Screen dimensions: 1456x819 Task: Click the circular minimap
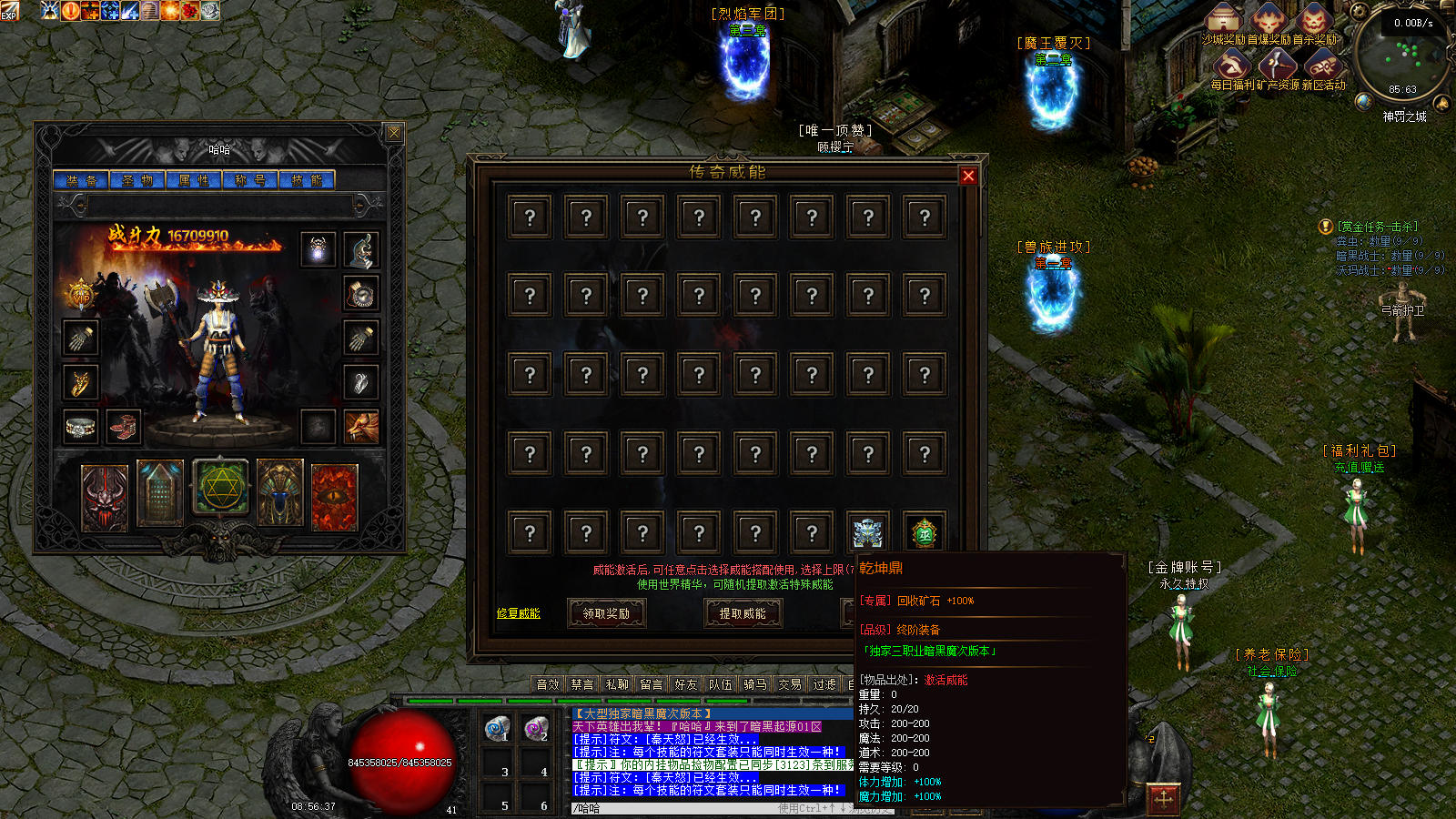click(x=1403, y=56)
